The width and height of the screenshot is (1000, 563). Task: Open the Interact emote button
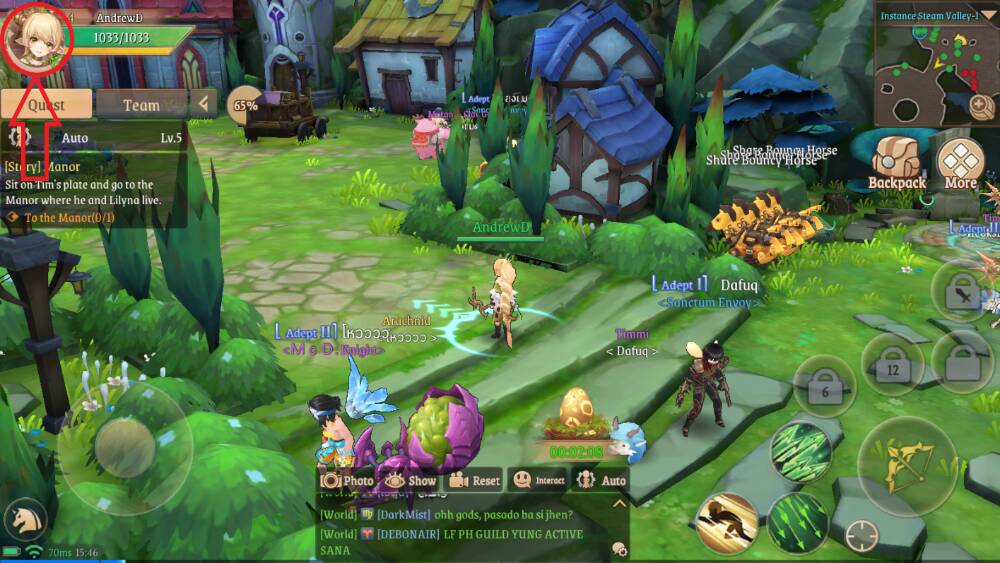click(539, 481)
